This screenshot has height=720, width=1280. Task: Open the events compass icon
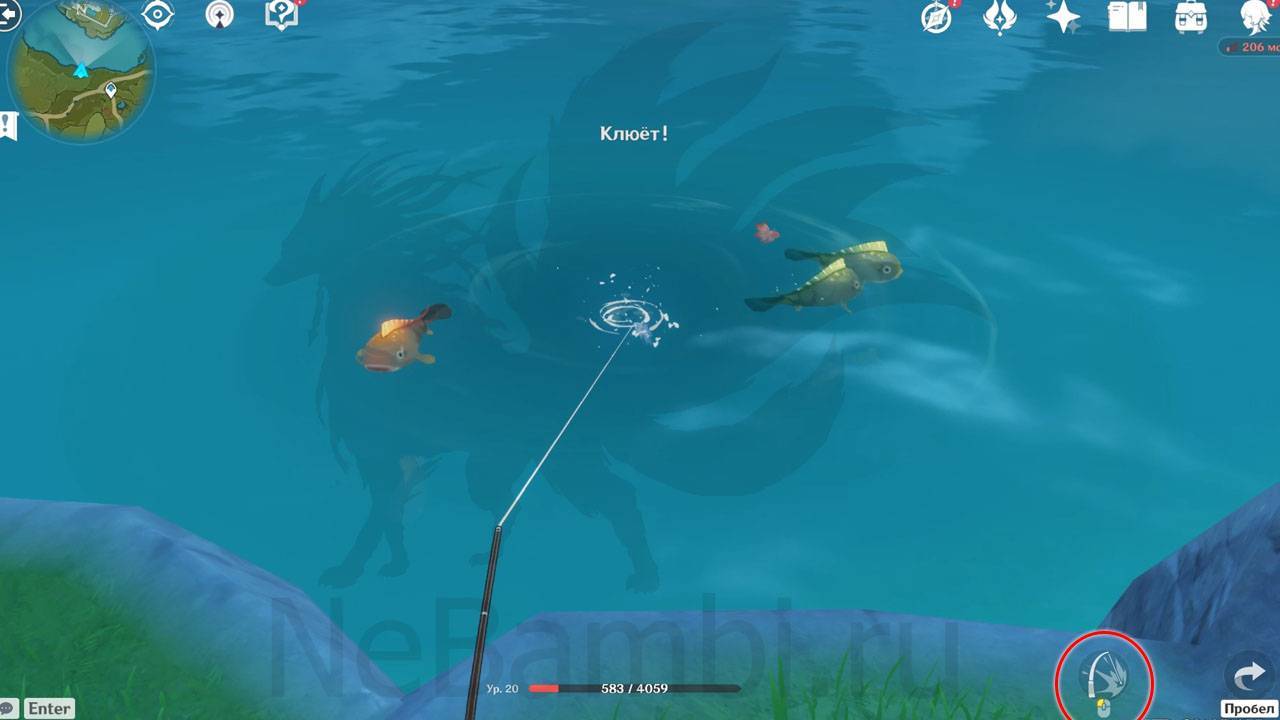pos(936,17)
